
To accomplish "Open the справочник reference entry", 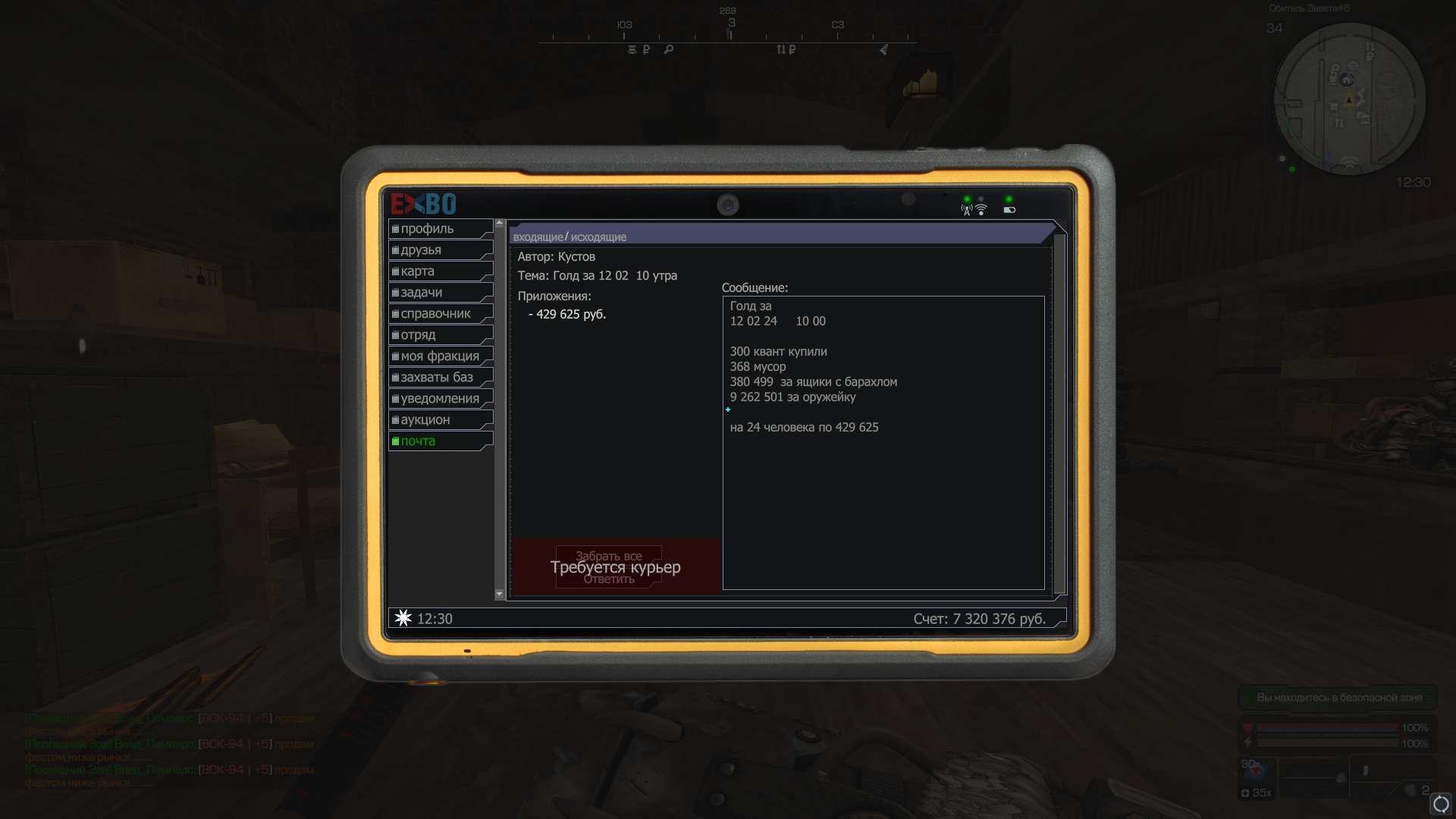I will tap(440, 314).
